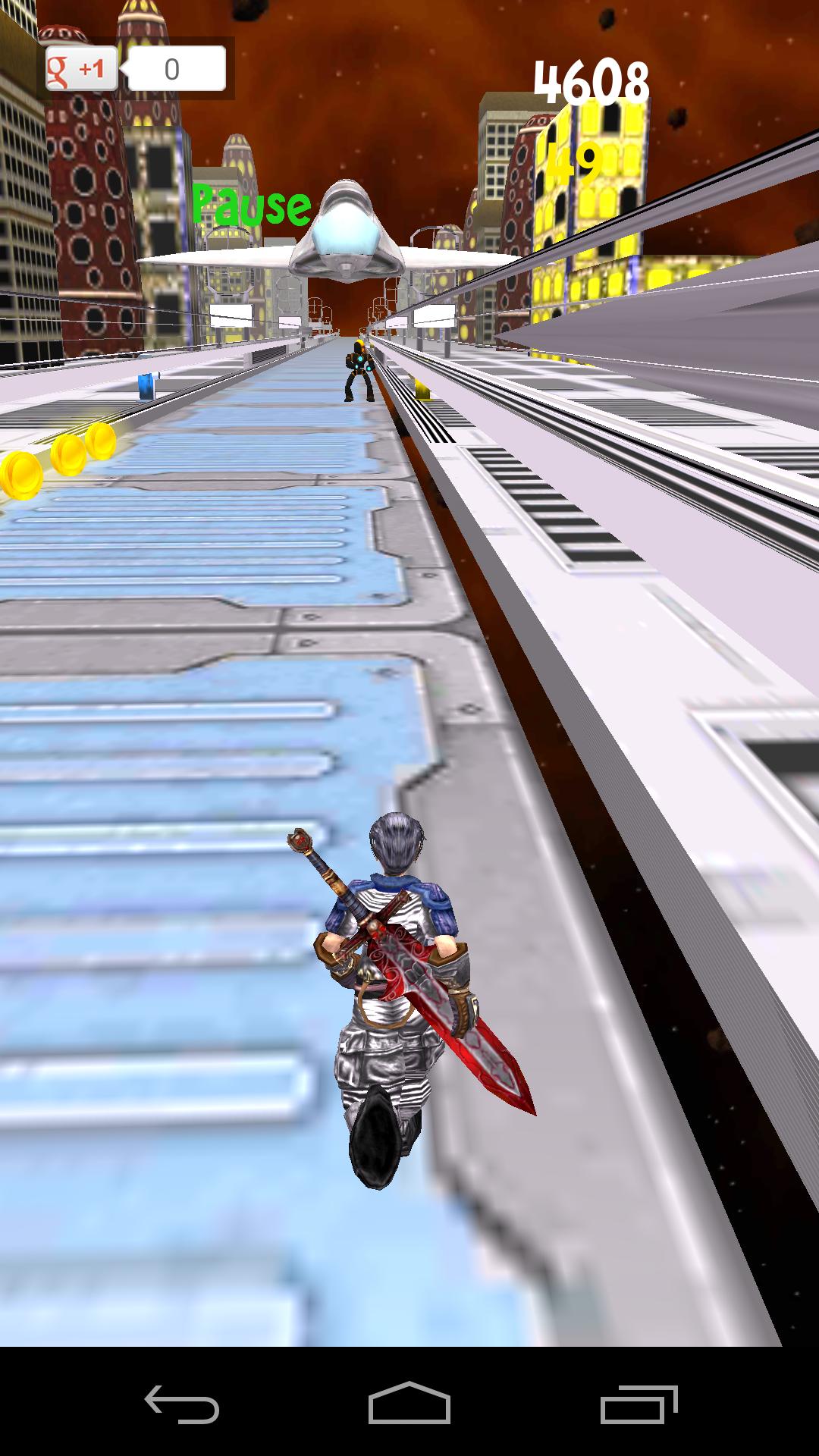Tap the Android back navigation button

182,1404
